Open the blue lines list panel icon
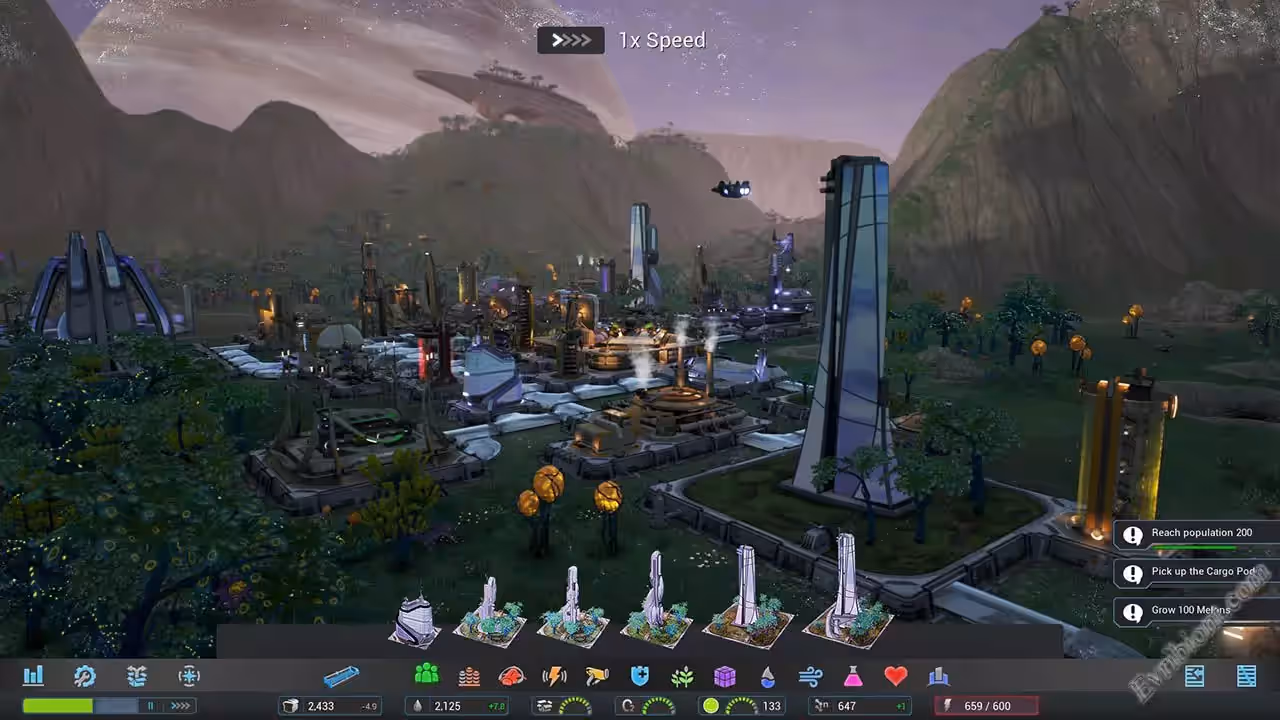The image size is (1280, 720). click(x=1246, y=676)
